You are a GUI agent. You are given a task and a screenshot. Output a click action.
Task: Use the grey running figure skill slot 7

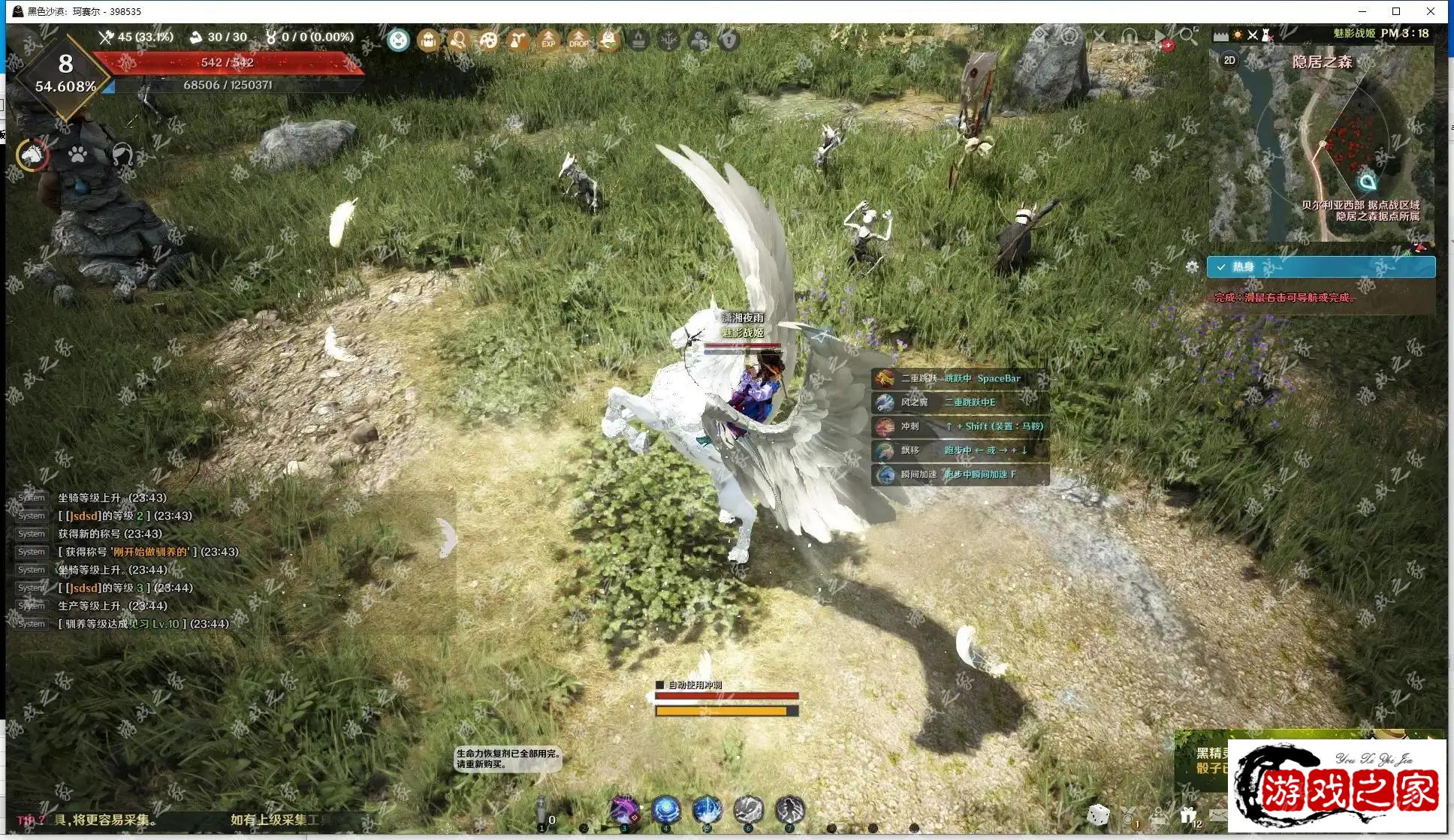coord(789,811)
